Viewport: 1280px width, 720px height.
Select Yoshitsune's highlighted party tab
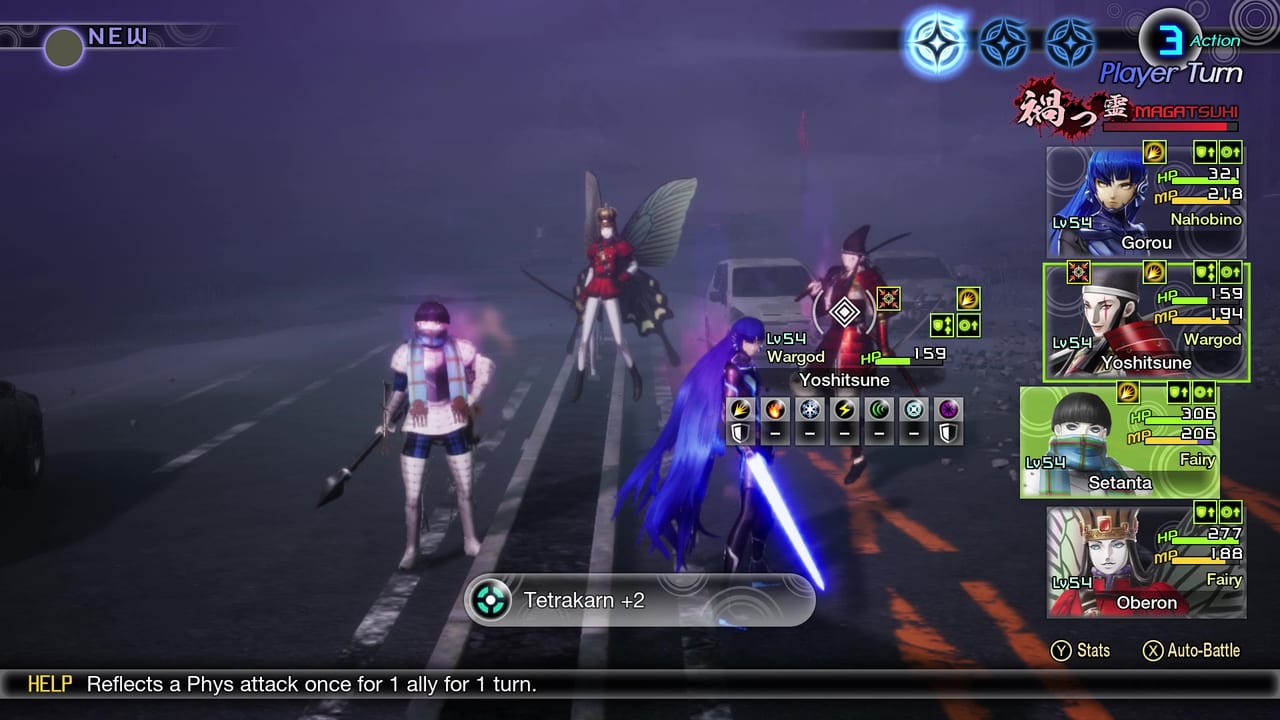[x=1147, y=322]
